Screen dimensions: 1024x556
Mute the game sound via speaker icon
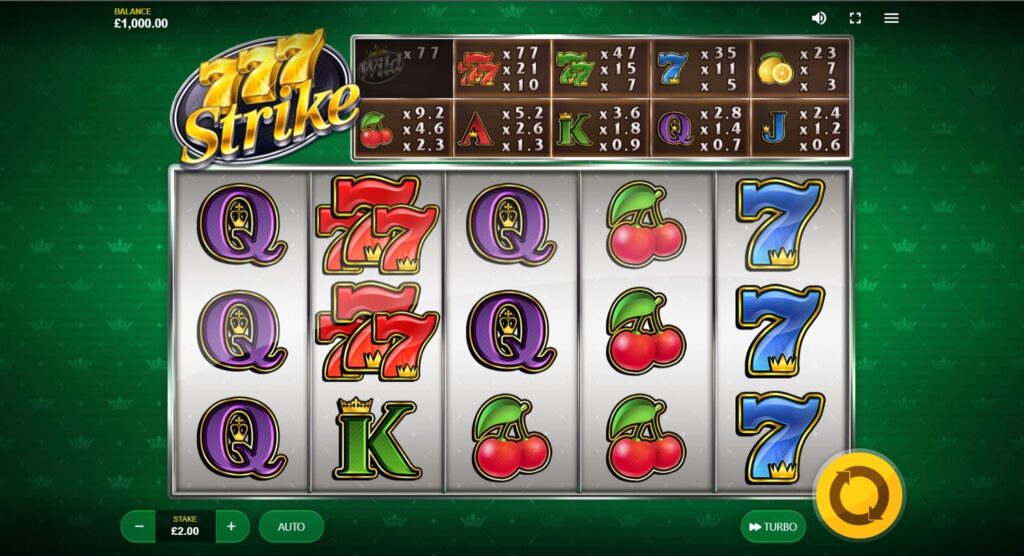(819, 18)
